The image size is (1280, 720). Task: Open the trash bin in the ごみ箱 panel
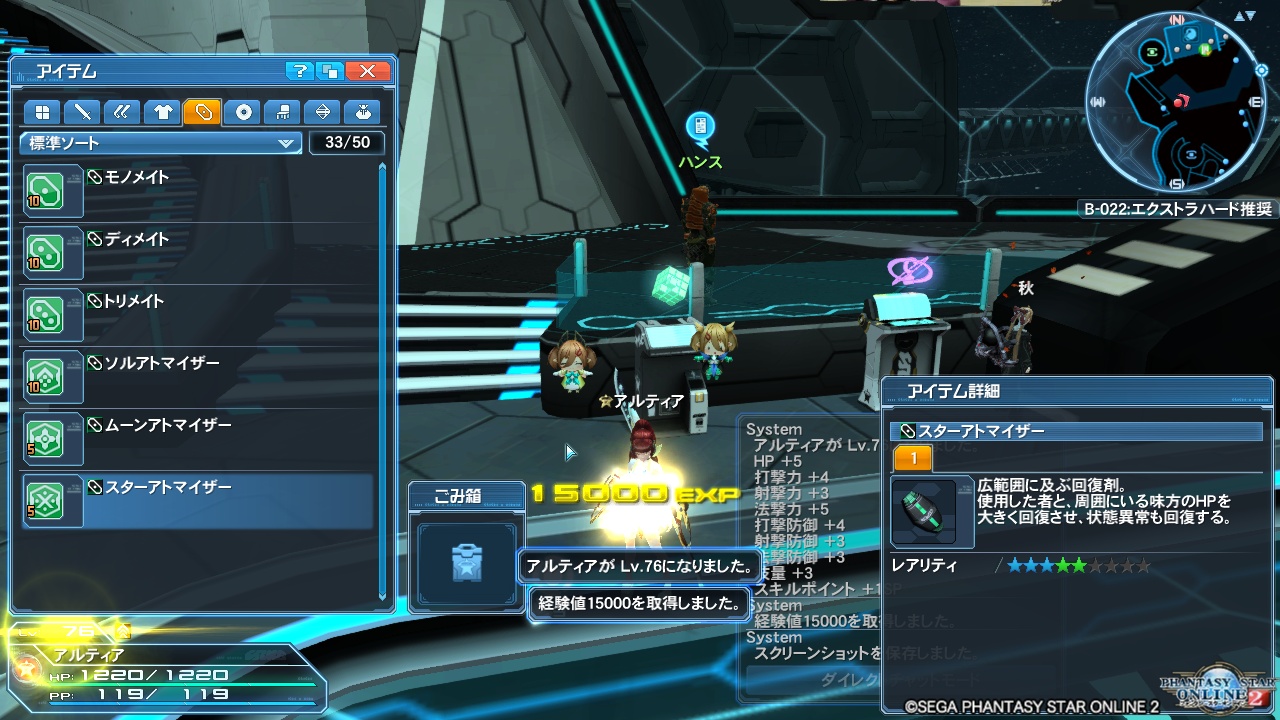tap(466, 561)
